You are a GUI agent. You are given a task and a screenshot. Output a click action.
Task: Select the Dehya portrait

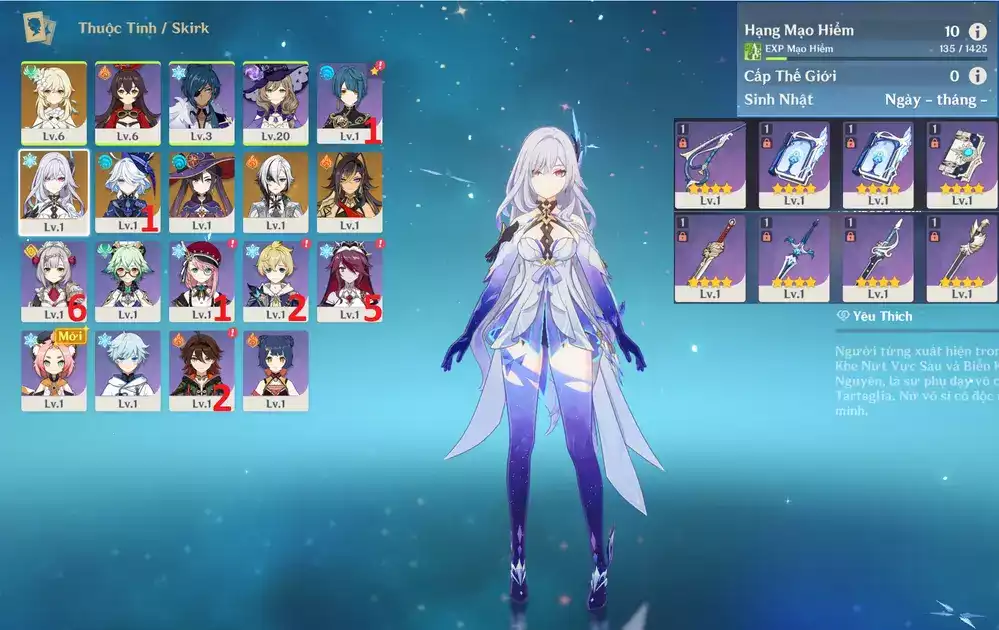(349, 191)
